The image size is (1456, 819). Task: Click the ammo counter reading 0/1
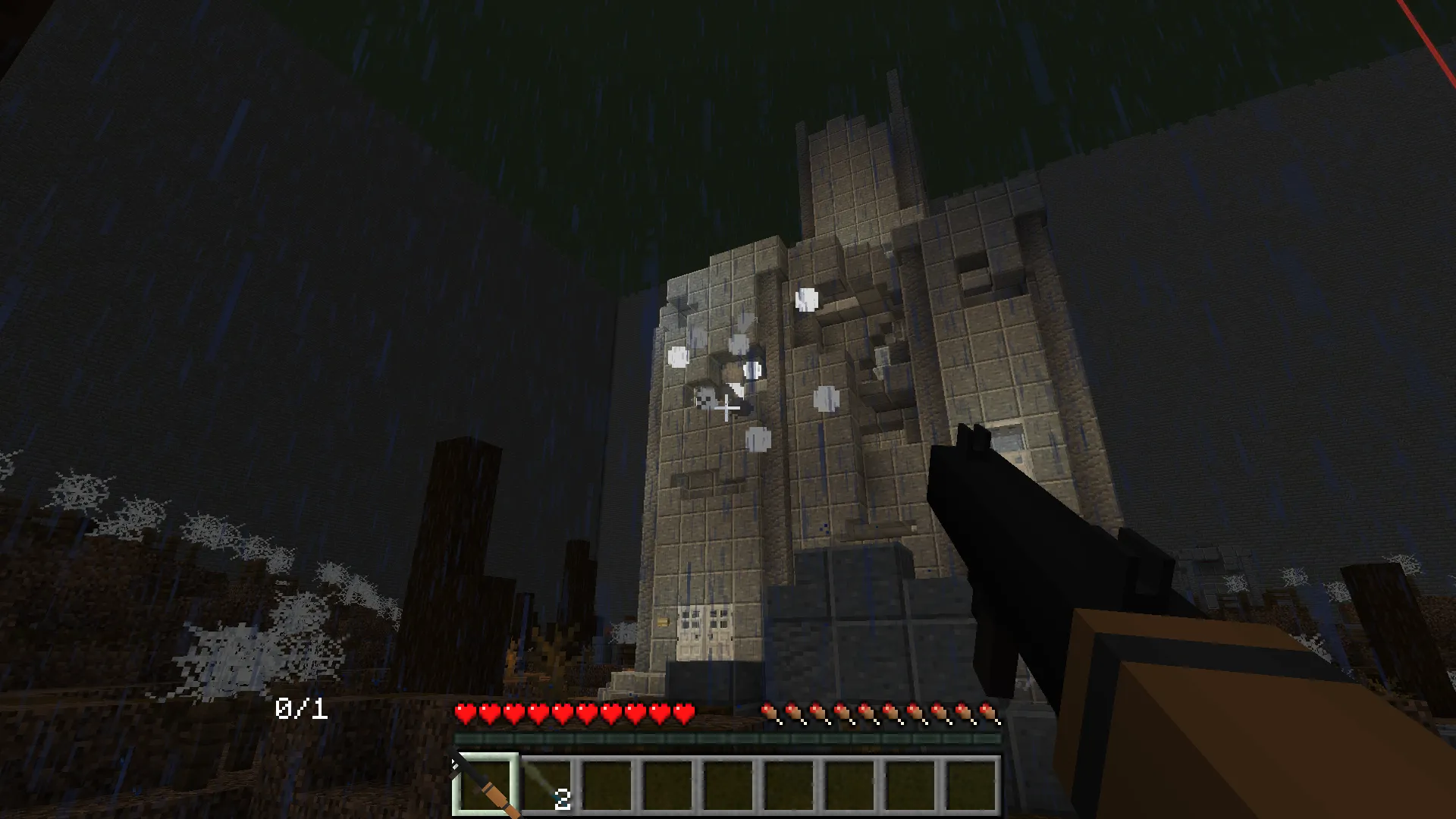(301, 709)
